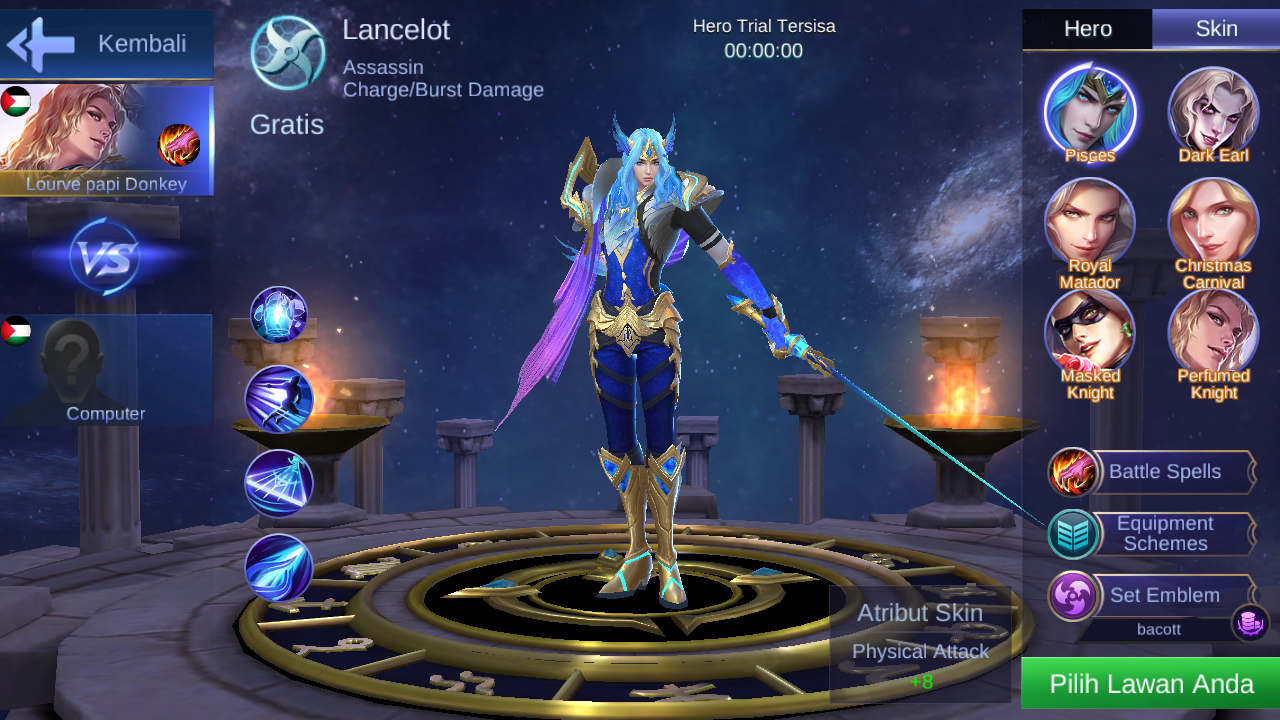
Task: Click the Lancelot hero class icon
Action: coord(290,48)
